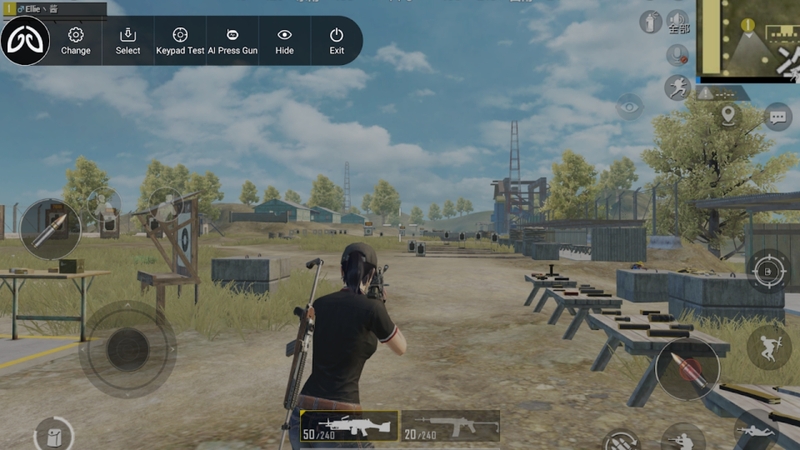The image size is (800, 450).
Task: Click Select in the emulator overlay
Action: point(128,41)
